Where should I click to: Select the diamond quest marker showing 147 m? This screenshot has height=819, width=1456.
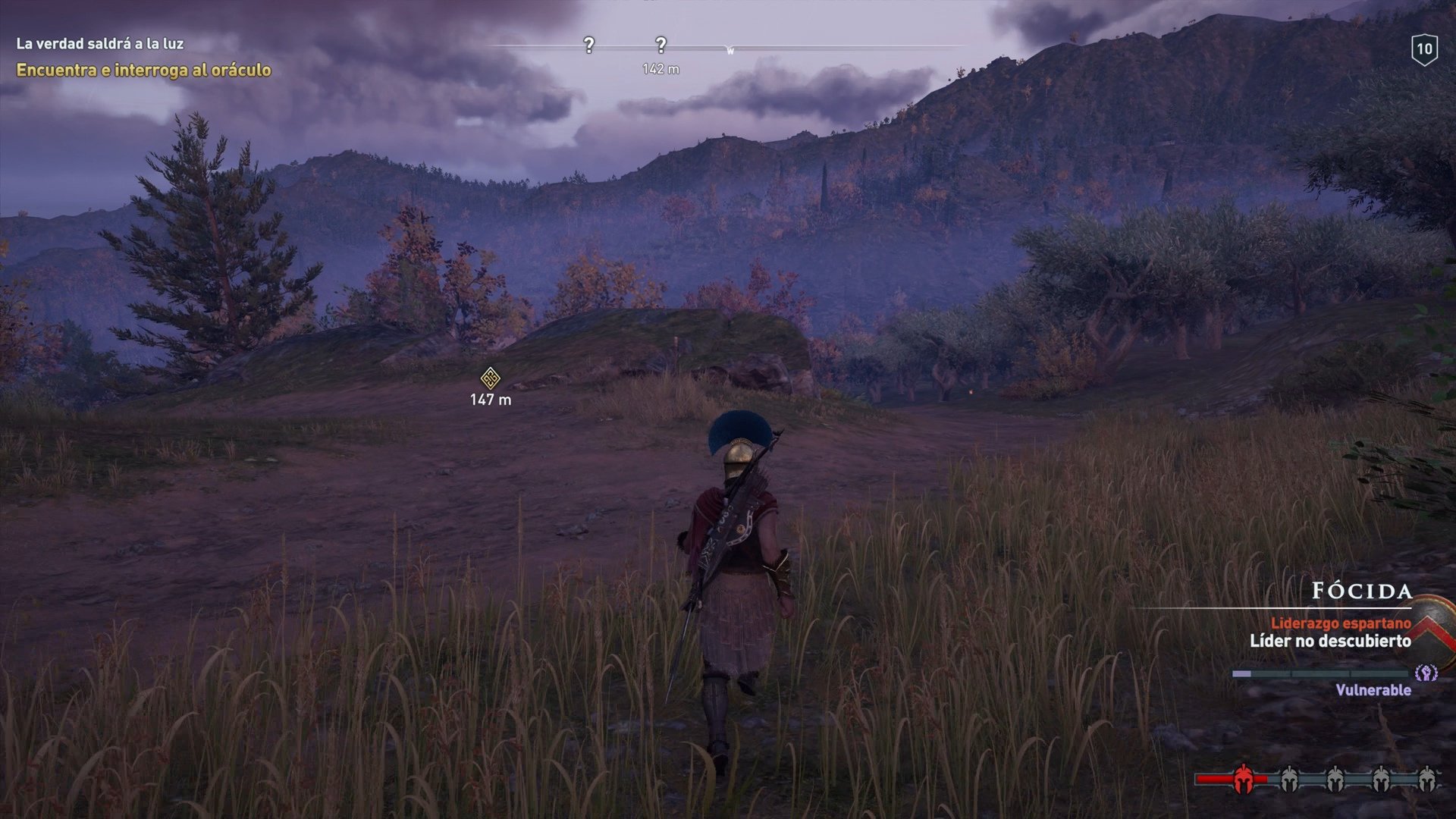(491, 378)
